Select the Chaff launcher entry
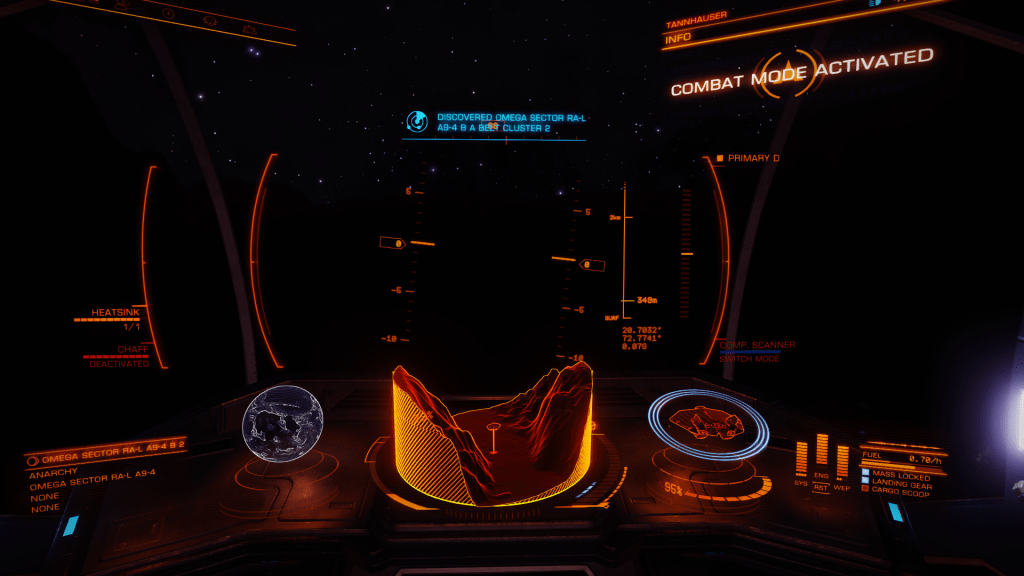The image size is (1024, 576). (x=132, y=349)
